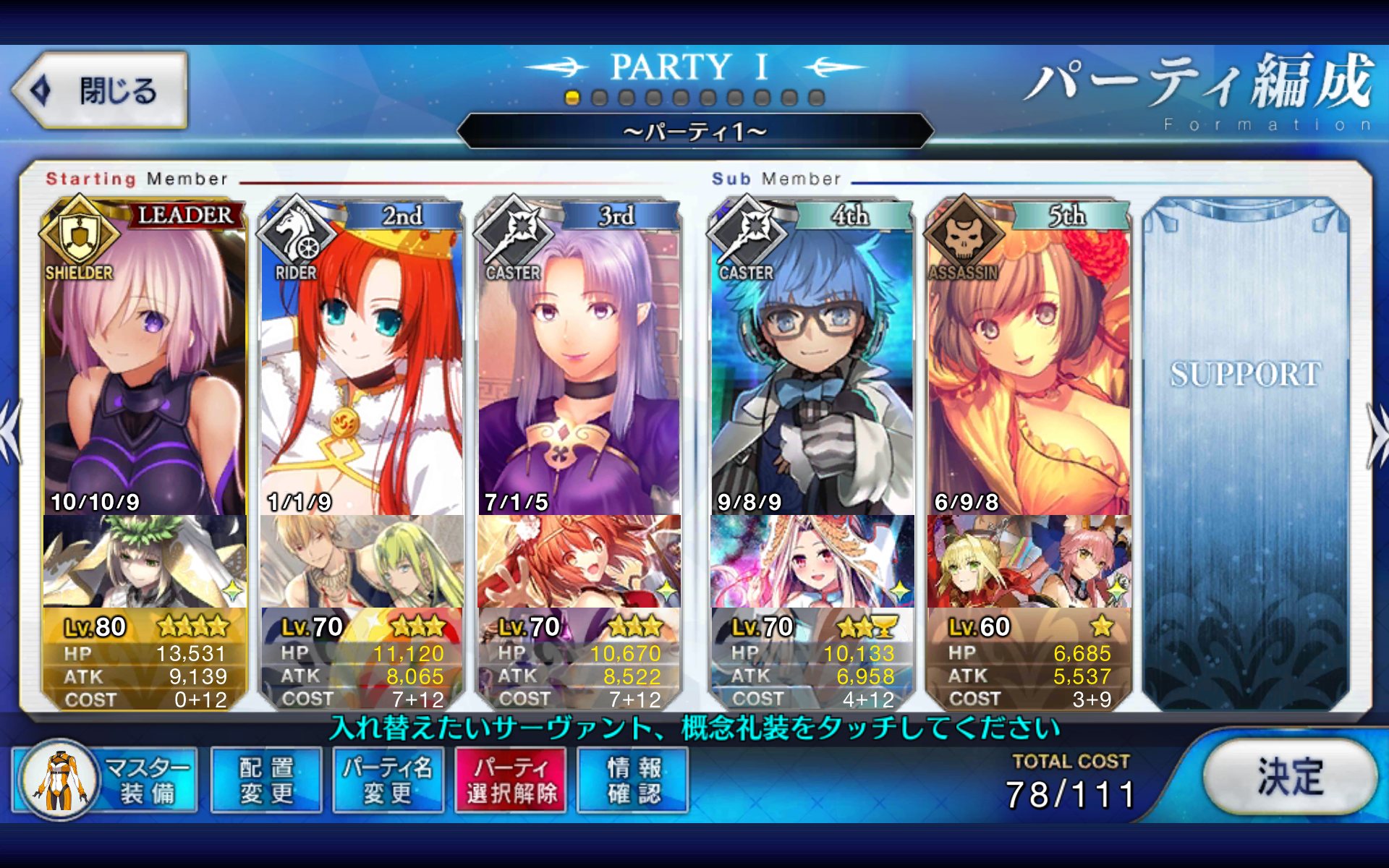Open 情報確認 info check
This screenshot has height=868, width=1389.
point(633,780)
